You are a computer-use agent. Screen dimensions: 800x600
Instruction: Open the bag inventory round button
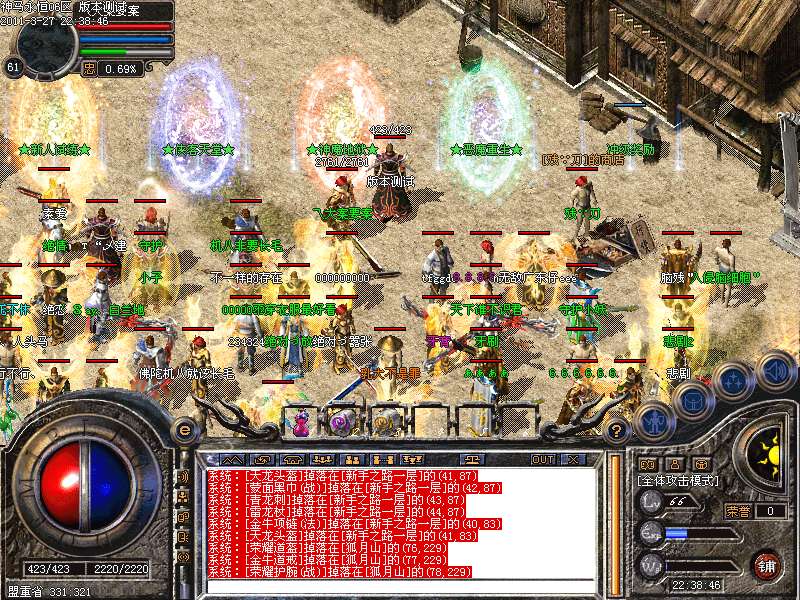tap(691, 399)
